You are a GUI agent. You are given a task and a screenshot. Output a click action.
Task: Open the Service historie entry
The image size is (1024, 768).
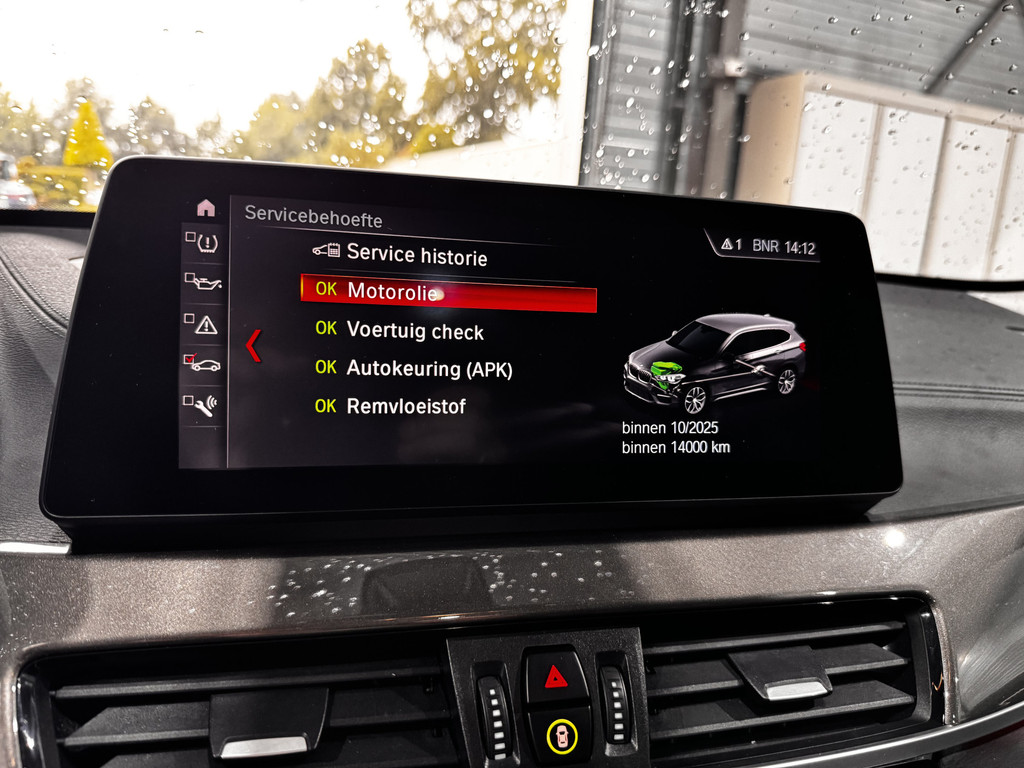click(x=416, y=254)
